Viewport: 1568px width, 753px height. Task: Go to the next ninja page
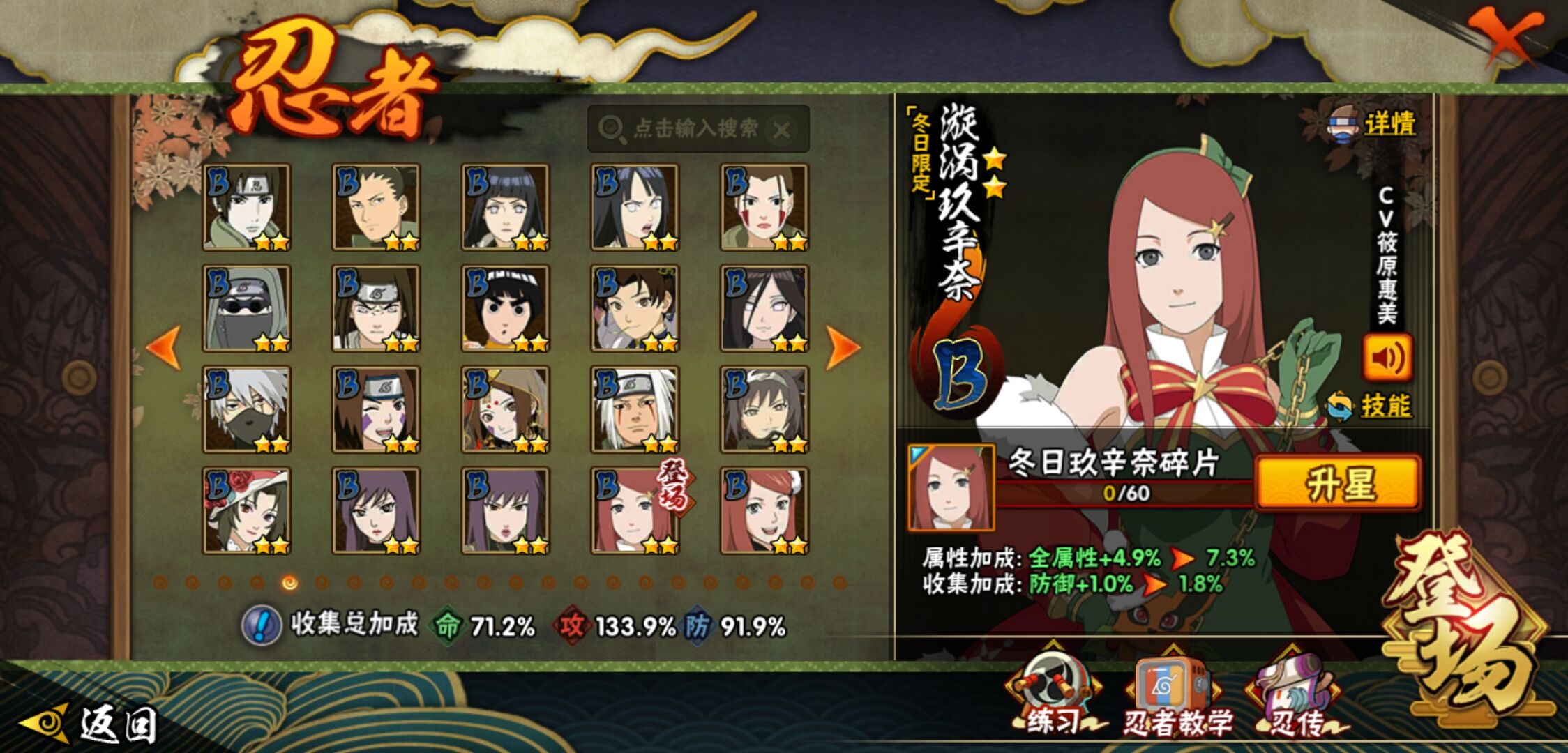(842, 347)
